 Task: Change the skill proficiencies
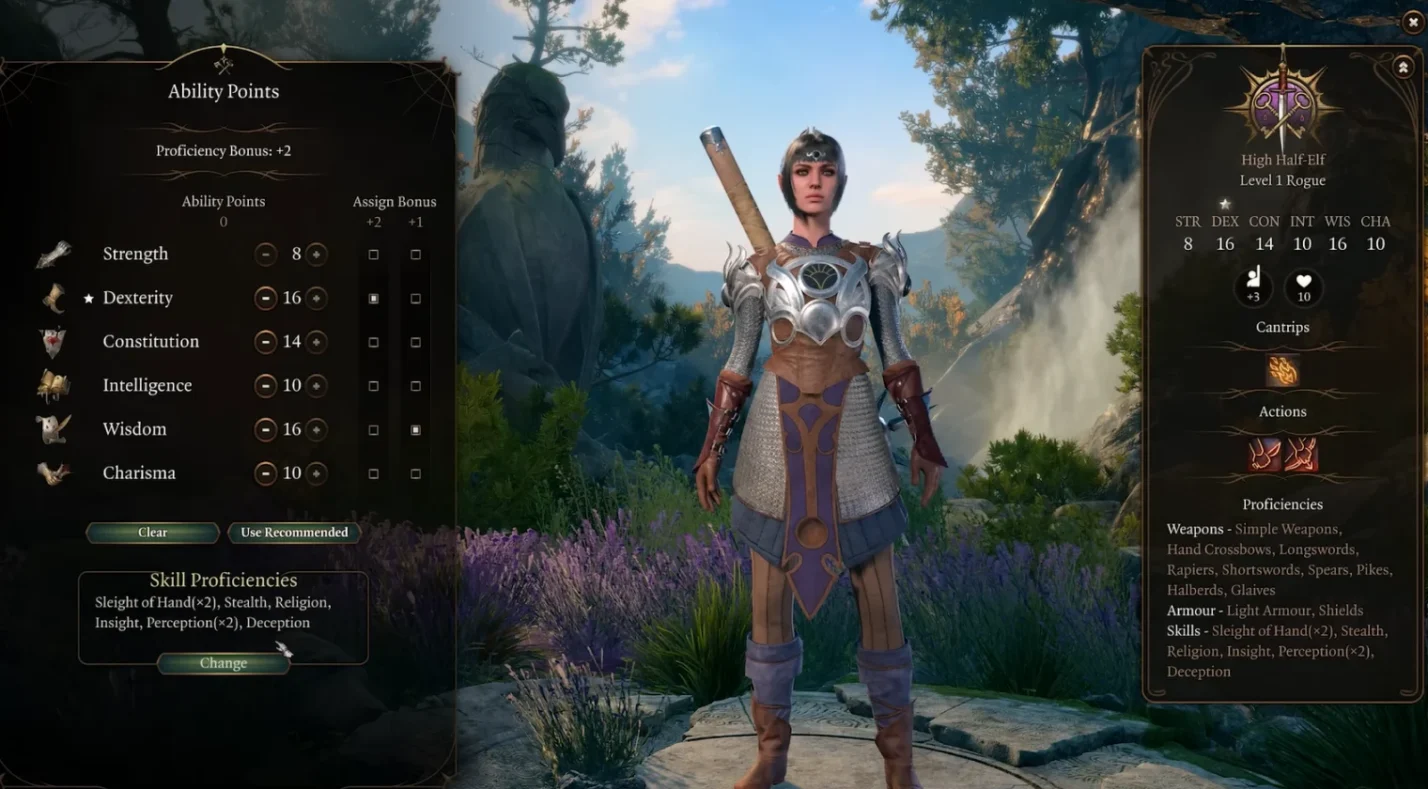click(x=223, y=664)
